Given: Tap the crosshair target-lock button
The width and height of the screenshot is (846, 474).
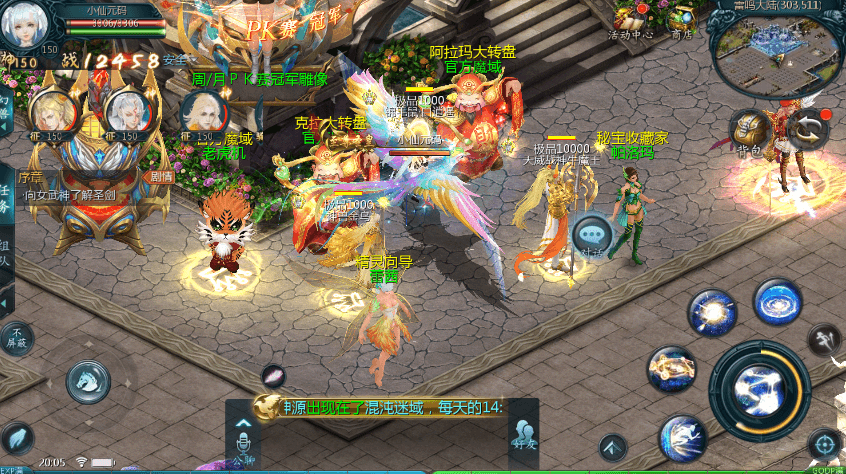Looking at the screenshot, I should [824, 445].
